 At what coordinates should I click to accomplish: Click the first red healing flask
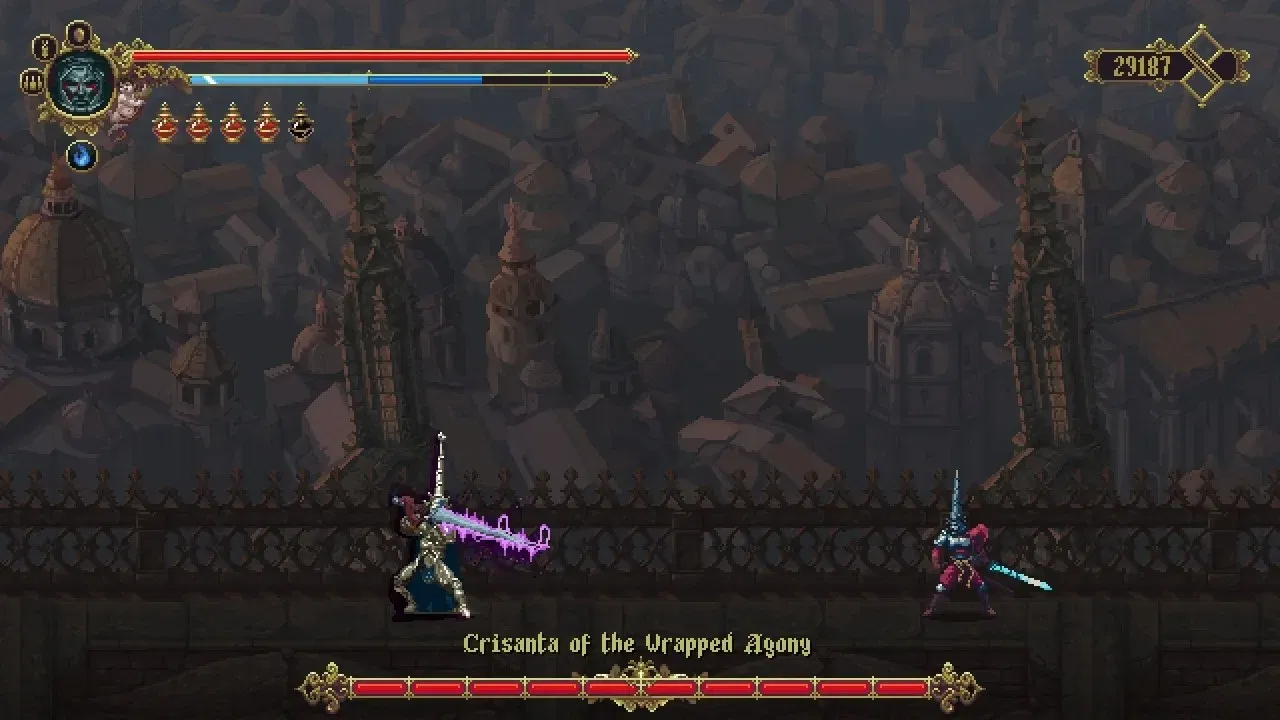click(165, 122)
